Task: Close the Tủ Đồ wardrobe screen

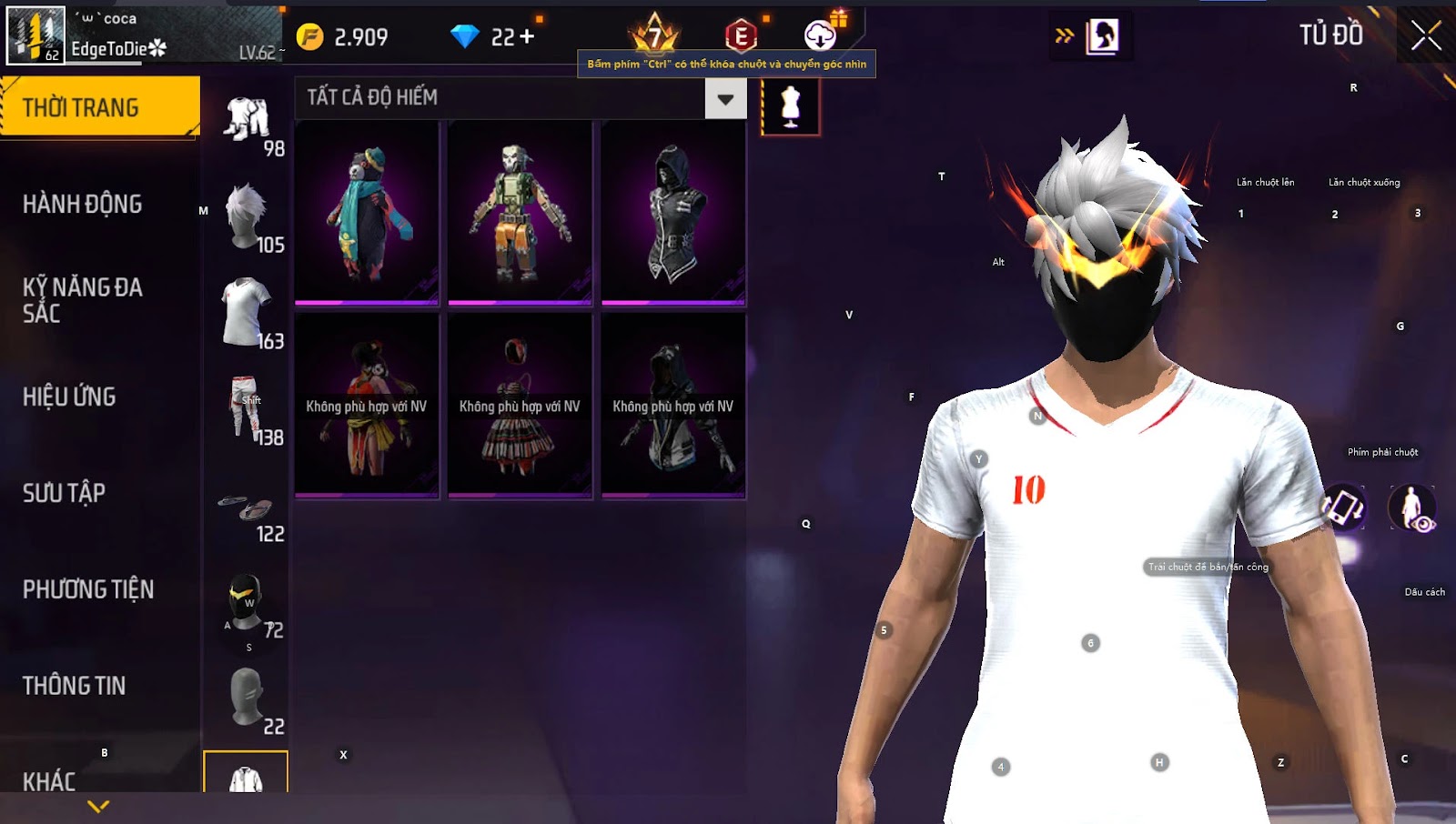Action: point(1426,36)
